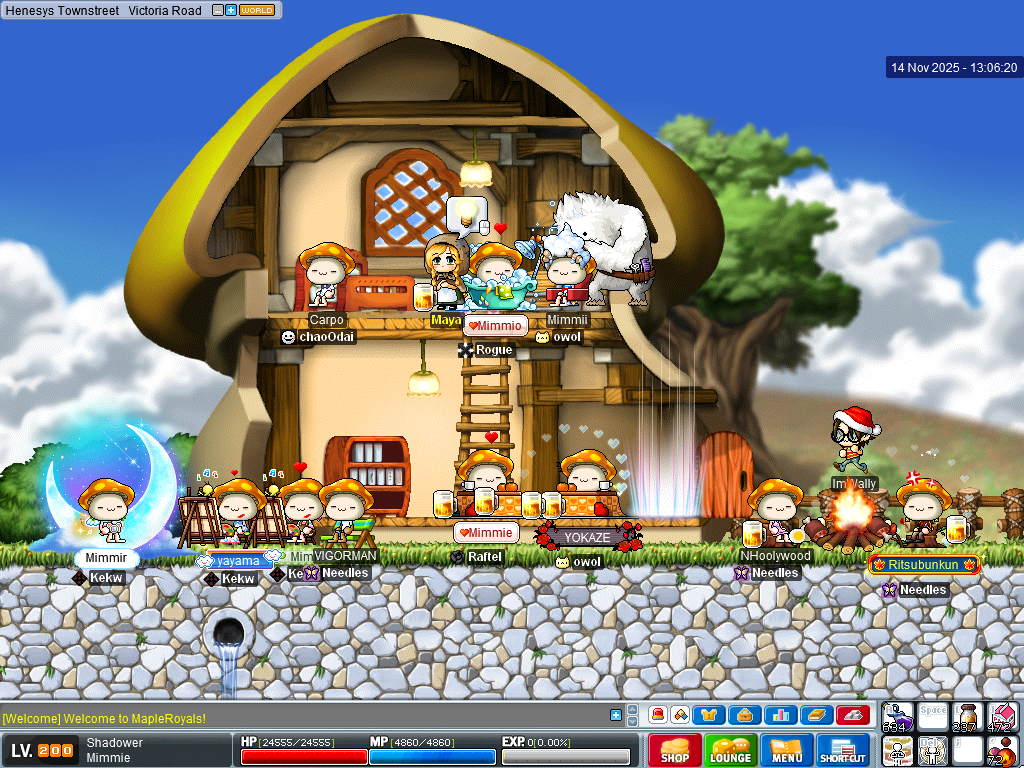Open the LOUNGE button
Screen dimensions: 1024x768
pyautogui.click(x=730, y=750)
